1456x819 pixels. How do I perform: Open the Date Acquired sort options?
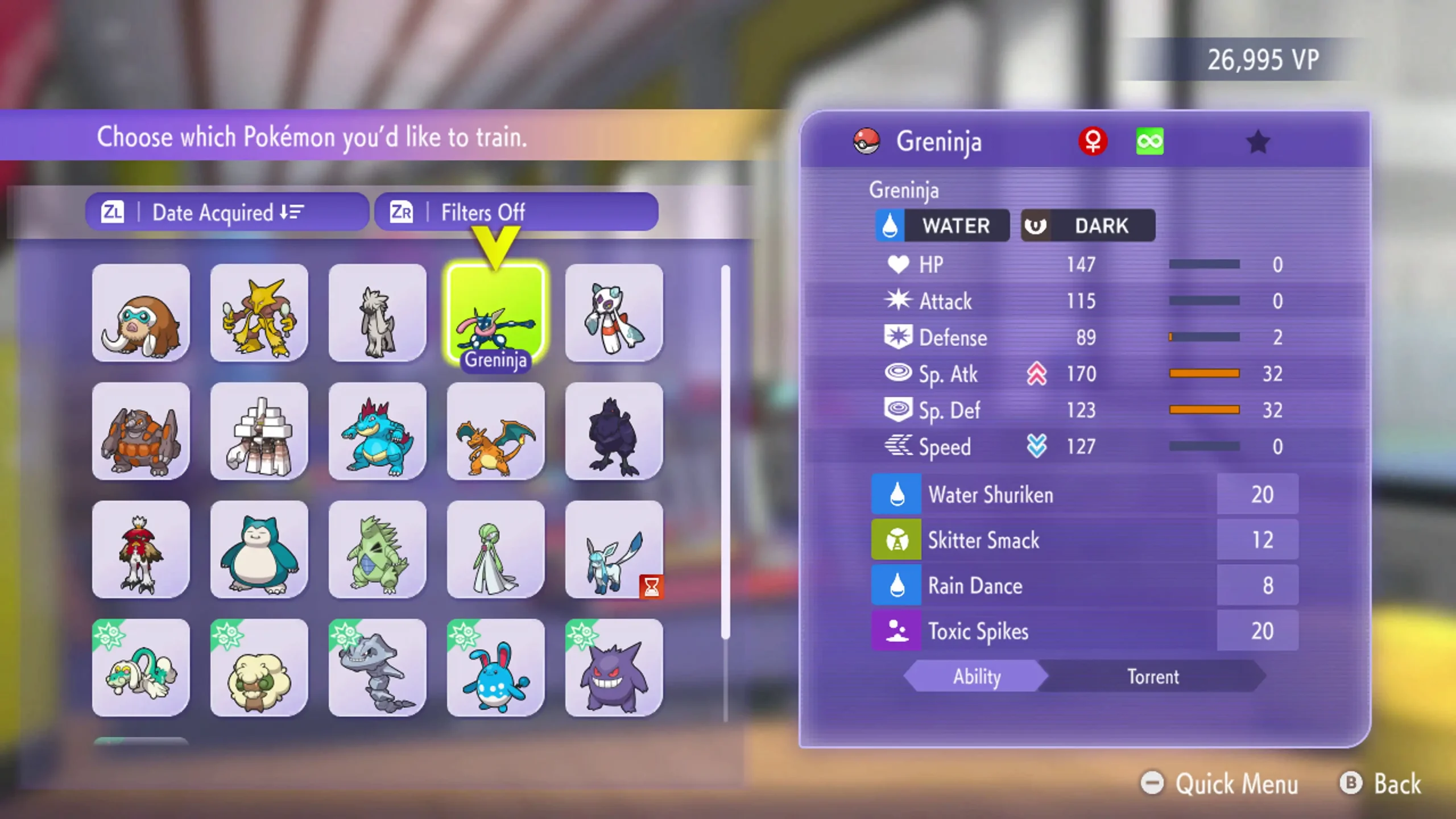click(x=226, y=212)
